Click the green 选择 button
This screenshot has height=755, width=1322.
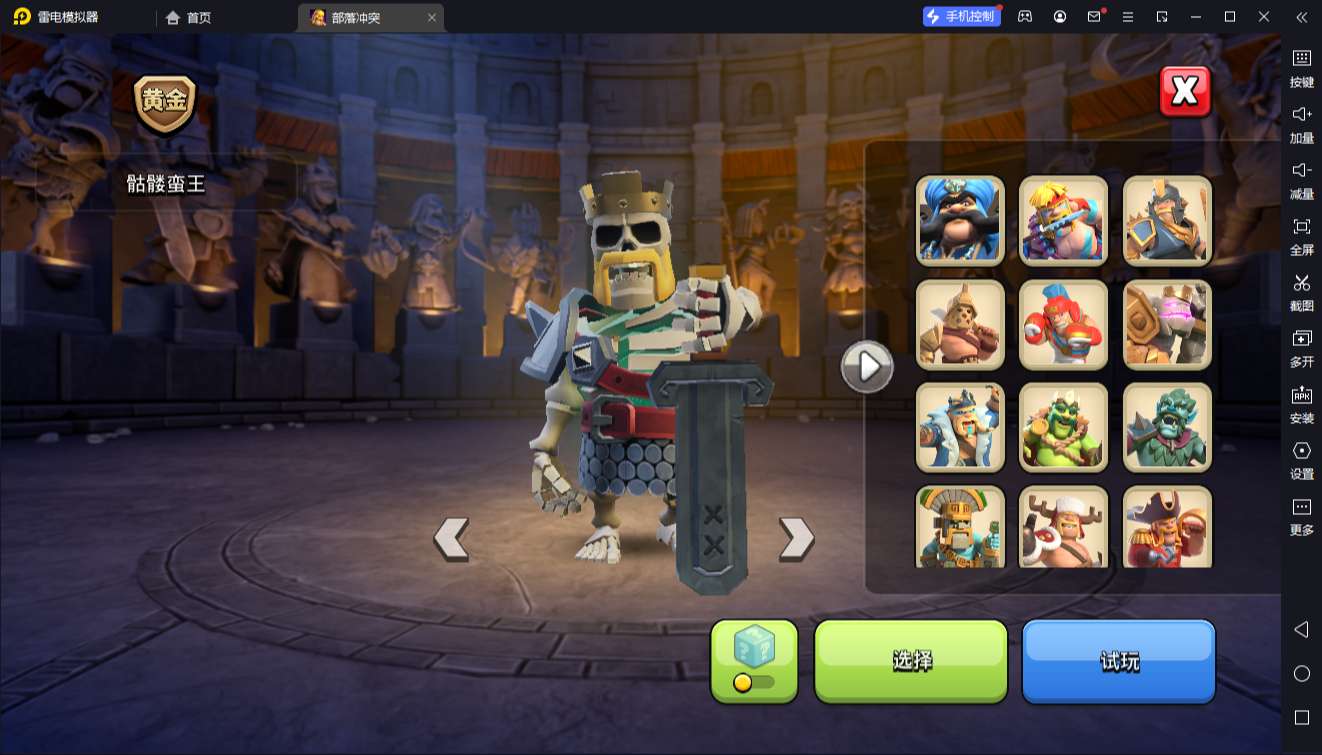[x=911, y=660]
